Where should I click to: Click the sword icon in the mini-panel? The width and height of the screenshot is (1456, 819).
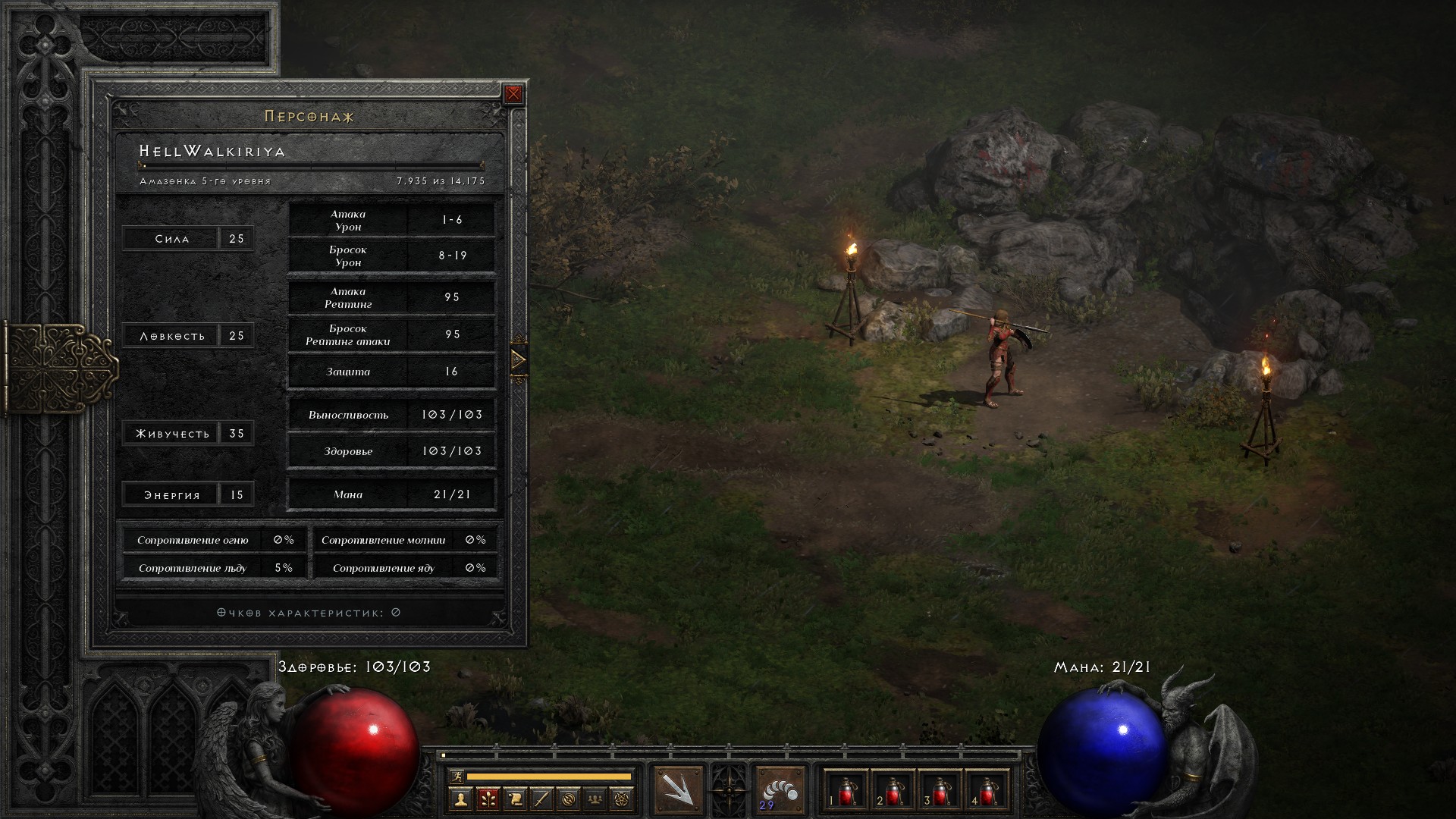541,799
